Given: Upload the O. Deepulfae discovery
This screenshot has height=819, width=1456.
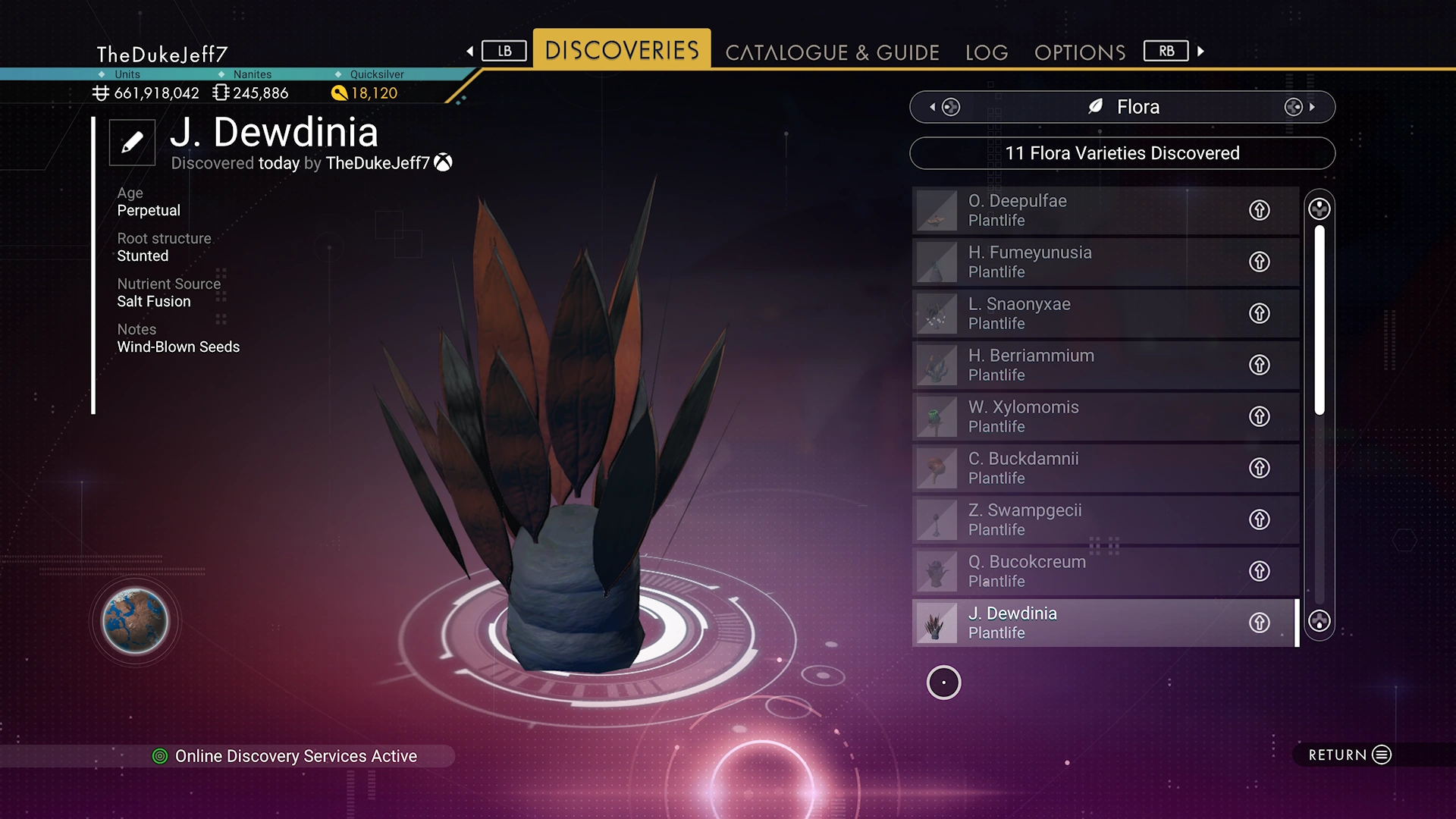Looking at the screenshot, I should [1260, 210].
